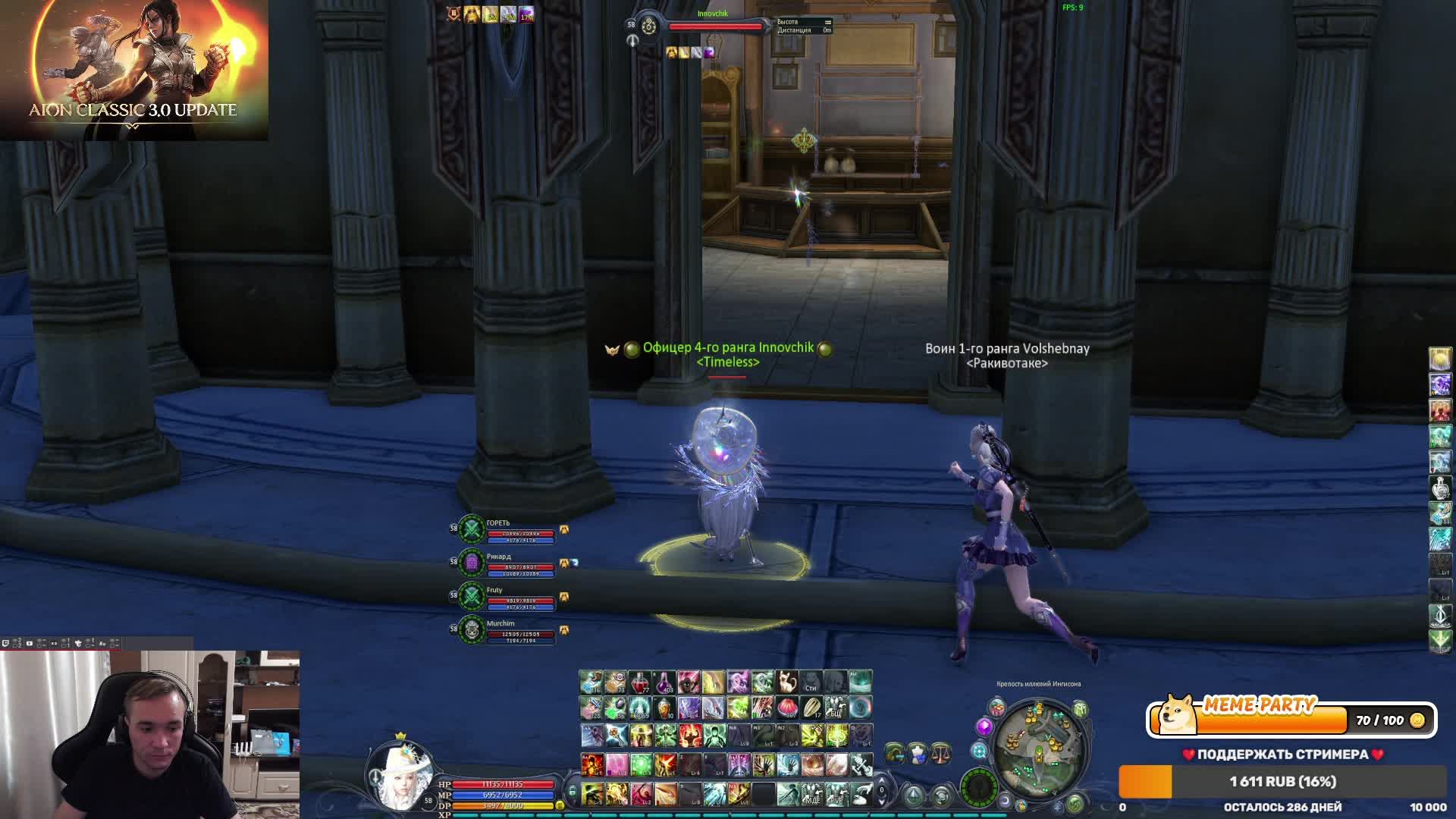Use the red potion with 77 charges

coord(639,682)
